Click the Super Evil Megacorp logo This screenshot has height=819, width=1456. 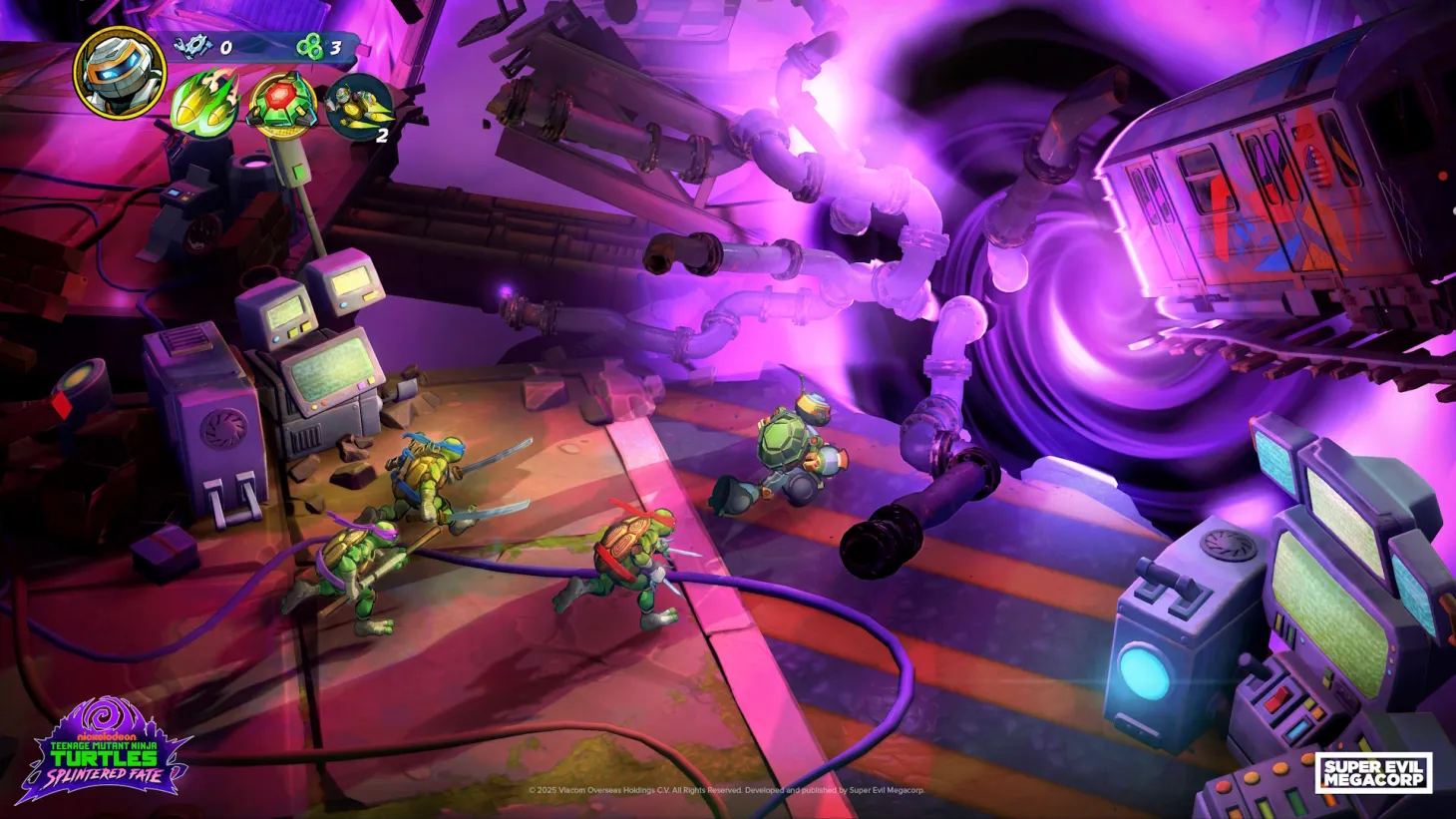1374,770
